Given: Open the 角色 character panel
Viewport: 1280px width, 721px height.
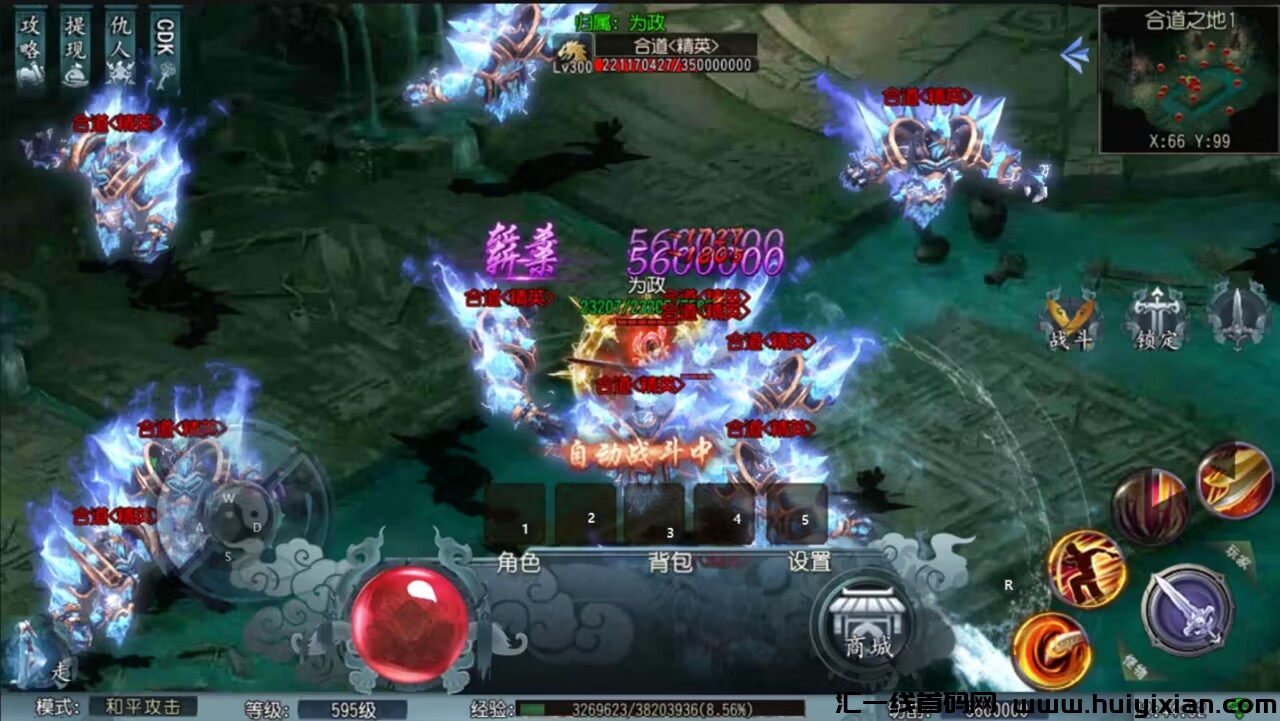Looking at the screenshot, I should click(x=518, y=562).
